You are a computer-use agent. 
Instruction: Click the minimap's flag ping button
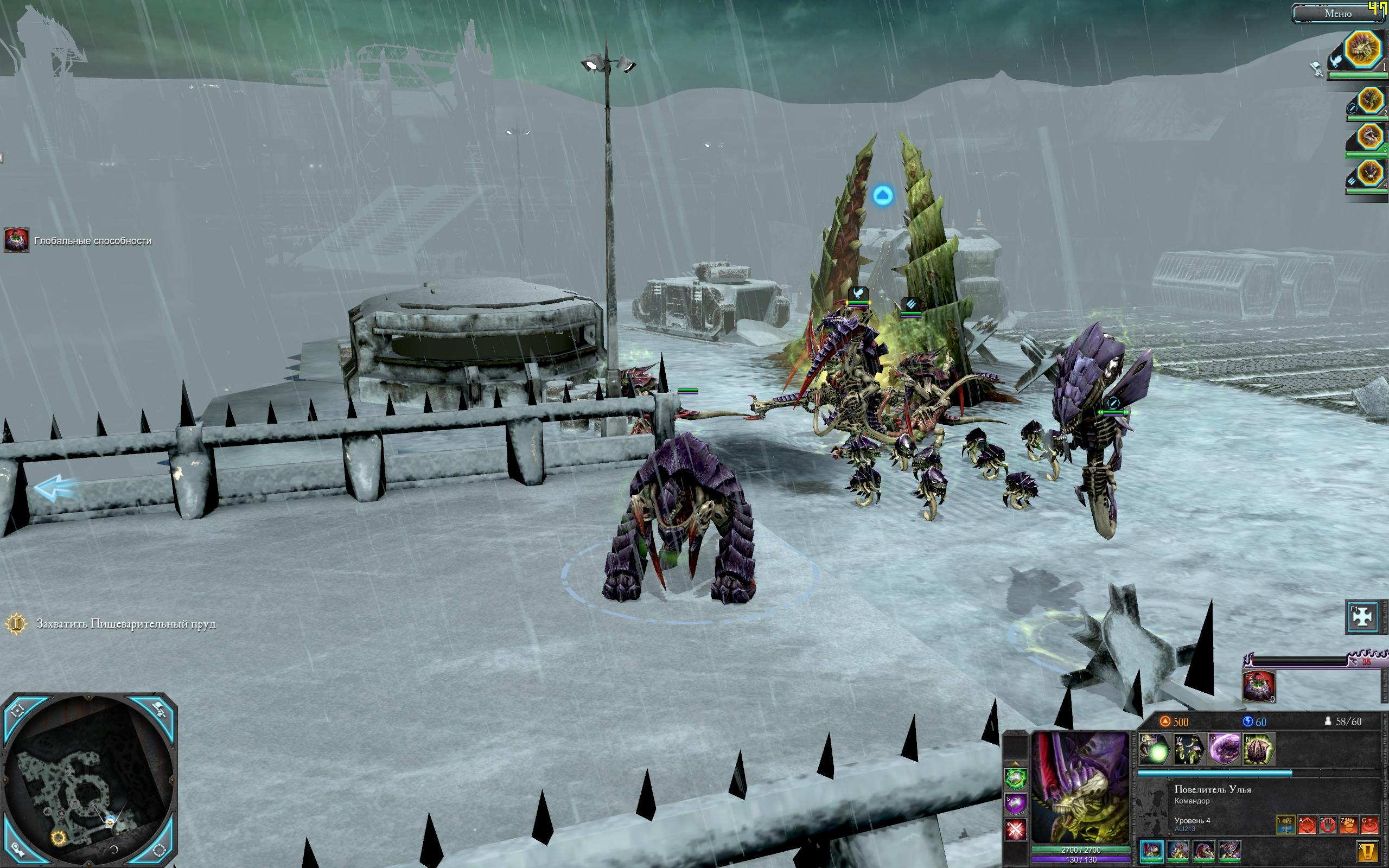159,711
